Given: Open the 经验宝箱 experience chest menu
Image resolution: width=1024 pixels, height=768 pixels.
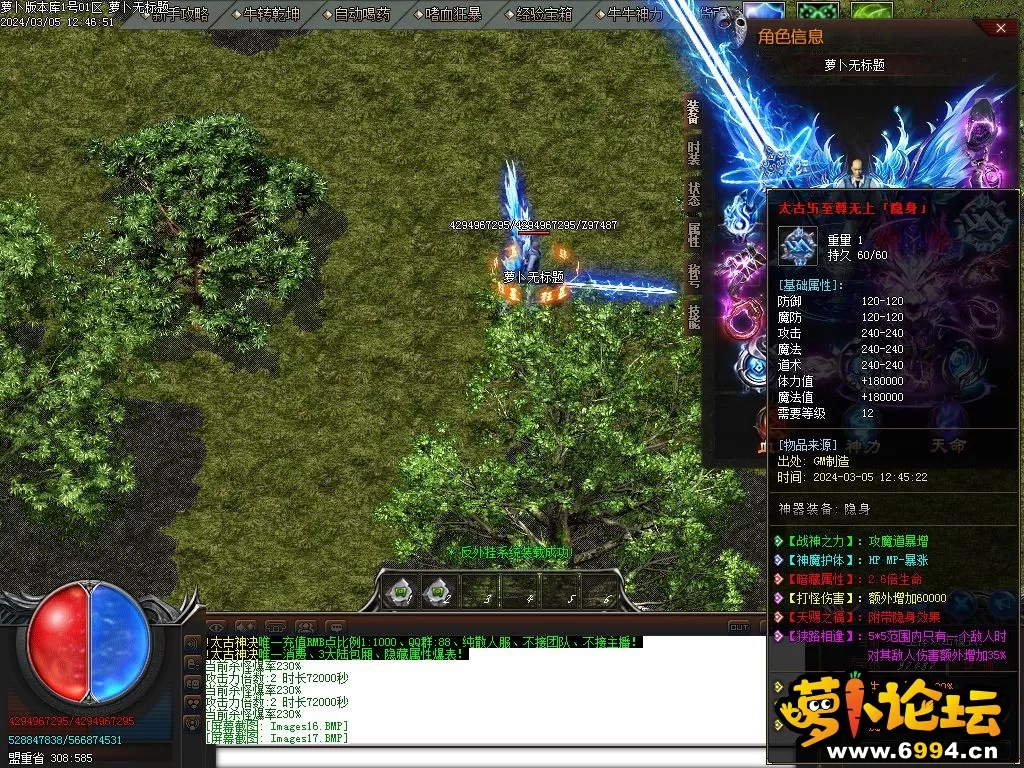Looking at the screenshot, I should point(544,14).
